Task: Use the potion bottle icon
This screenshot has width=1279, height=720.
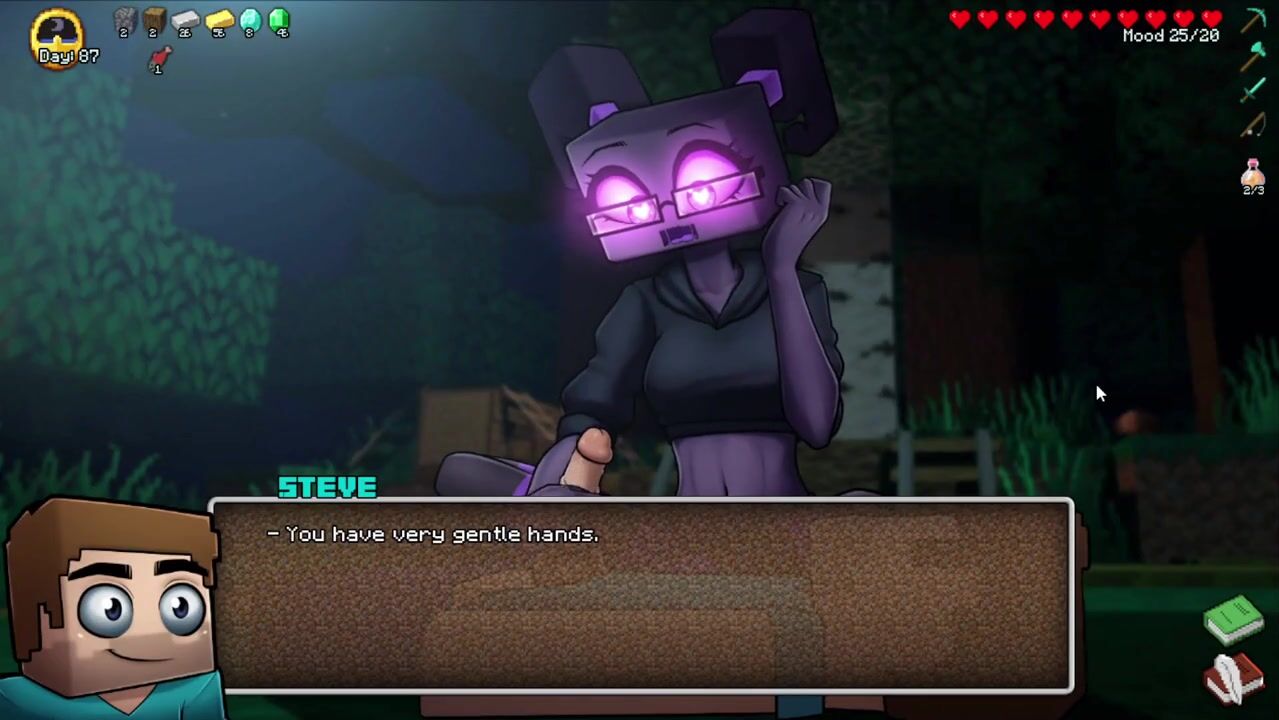Action: [x=1253, y=173]
